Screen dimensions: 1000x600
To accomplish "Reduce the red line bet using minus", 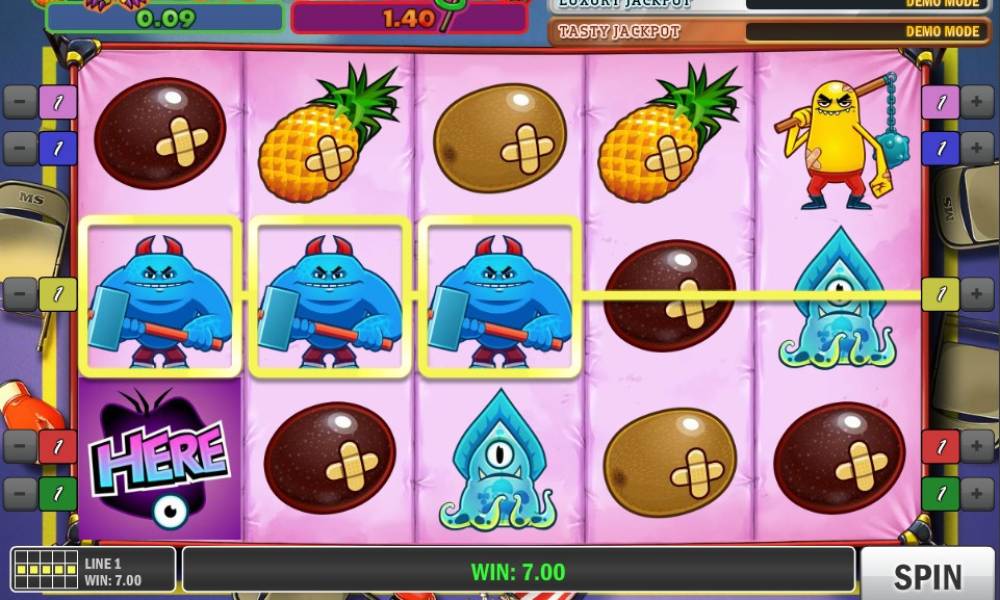I will 20,446.
